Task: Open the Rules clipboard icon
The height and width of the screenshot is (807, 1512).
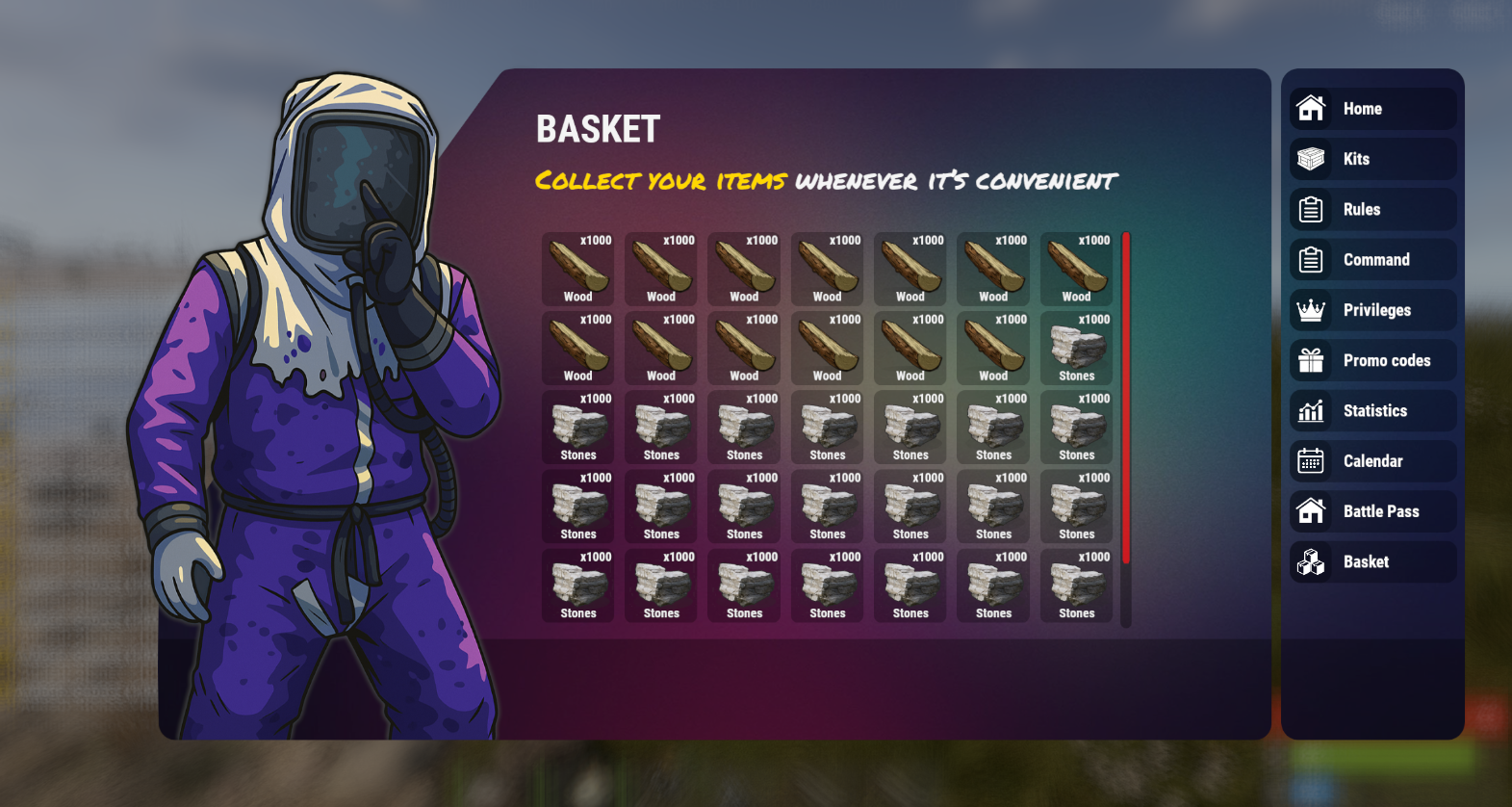Action: [1311, 209]
